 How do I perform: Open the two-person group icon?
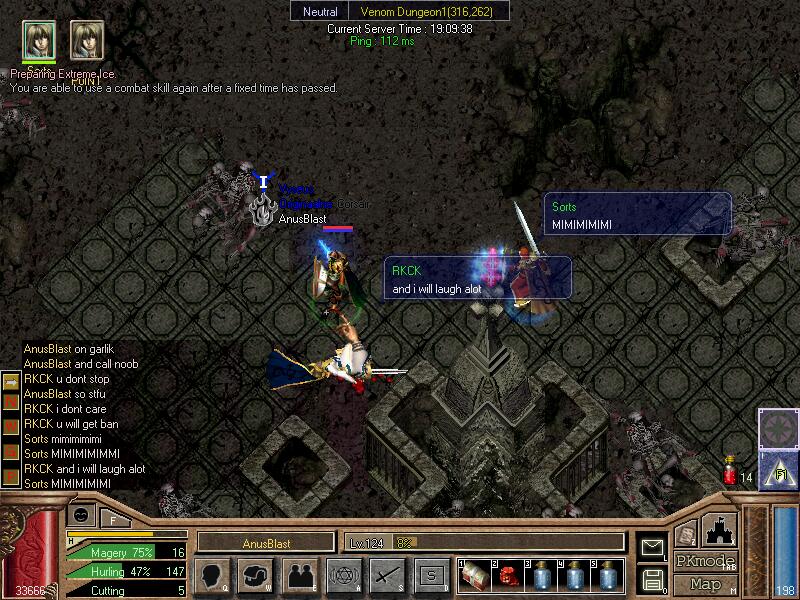[x=299, y=575]
